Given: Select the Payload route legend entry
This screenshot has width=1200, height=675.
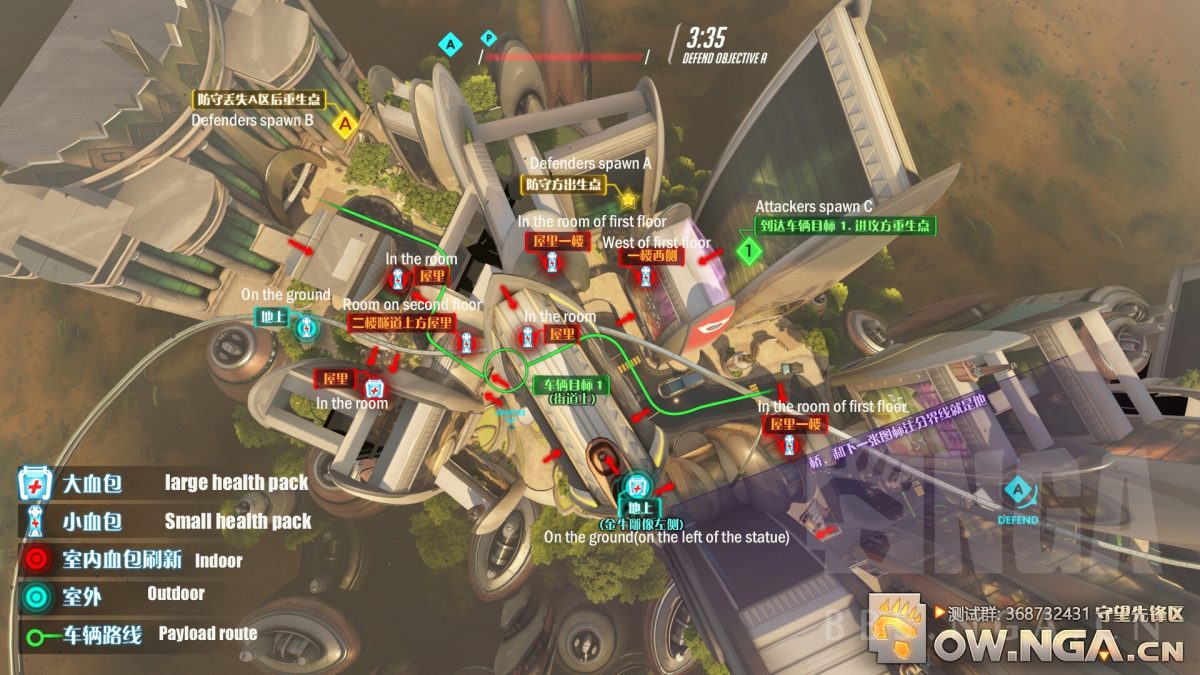Looking at the screenshot, I should click(x=36, y=635).
